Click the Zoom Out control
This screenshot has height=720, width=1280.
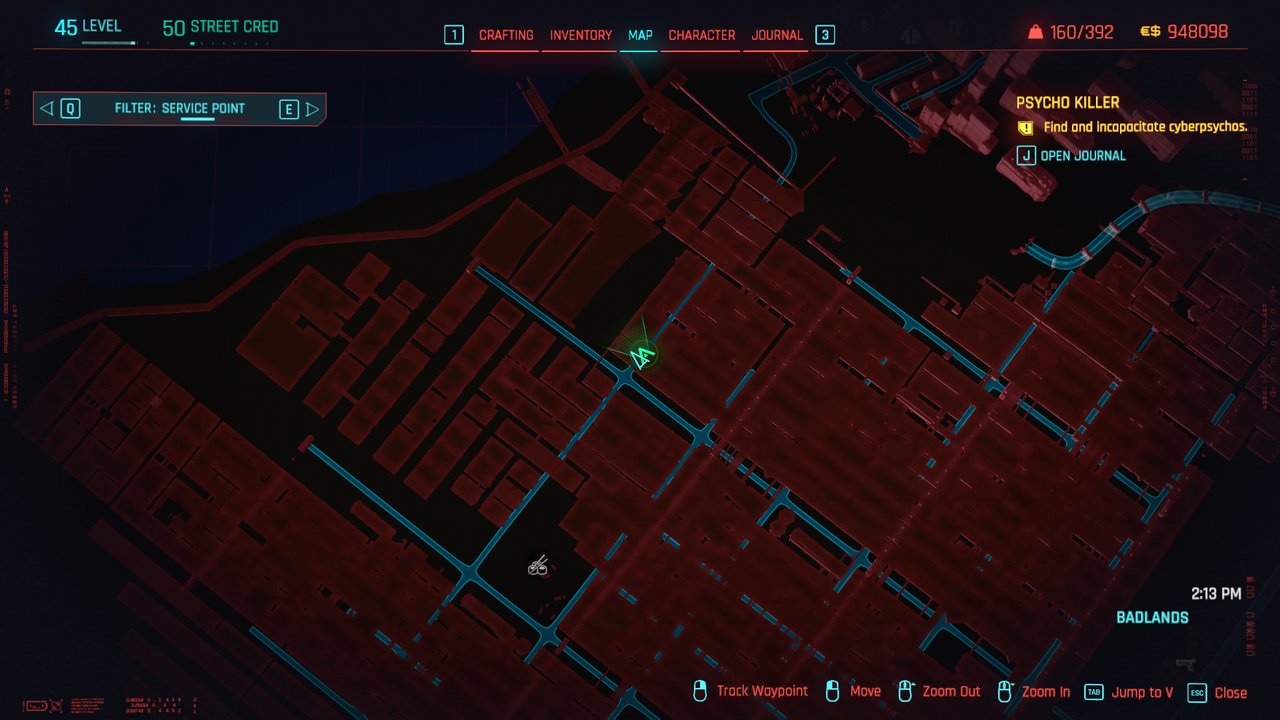tap(951, 692)
